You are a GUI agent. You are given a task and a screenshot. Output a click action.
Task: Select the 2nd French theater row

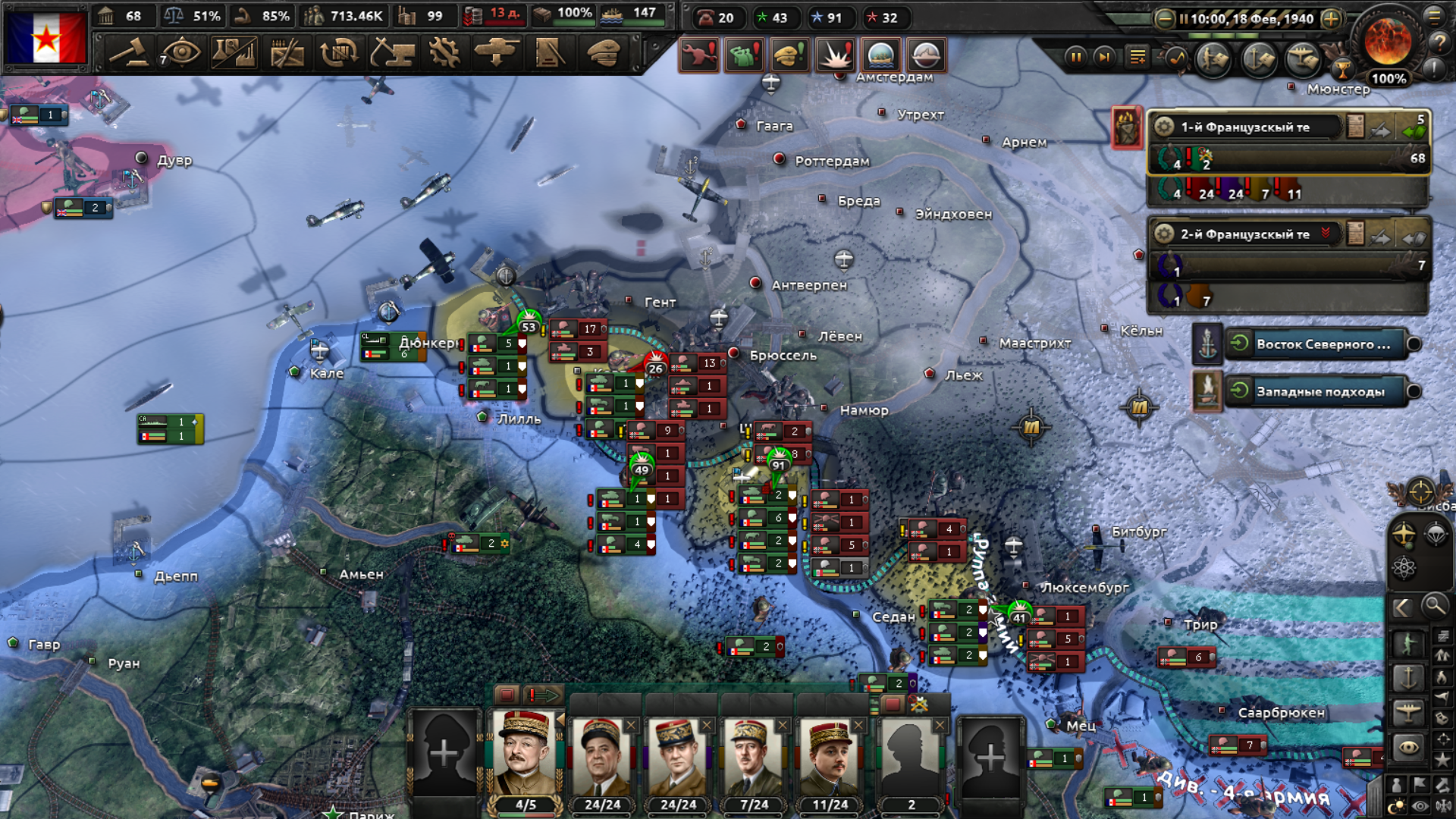pyautogui.click(x=1244, y=234)
